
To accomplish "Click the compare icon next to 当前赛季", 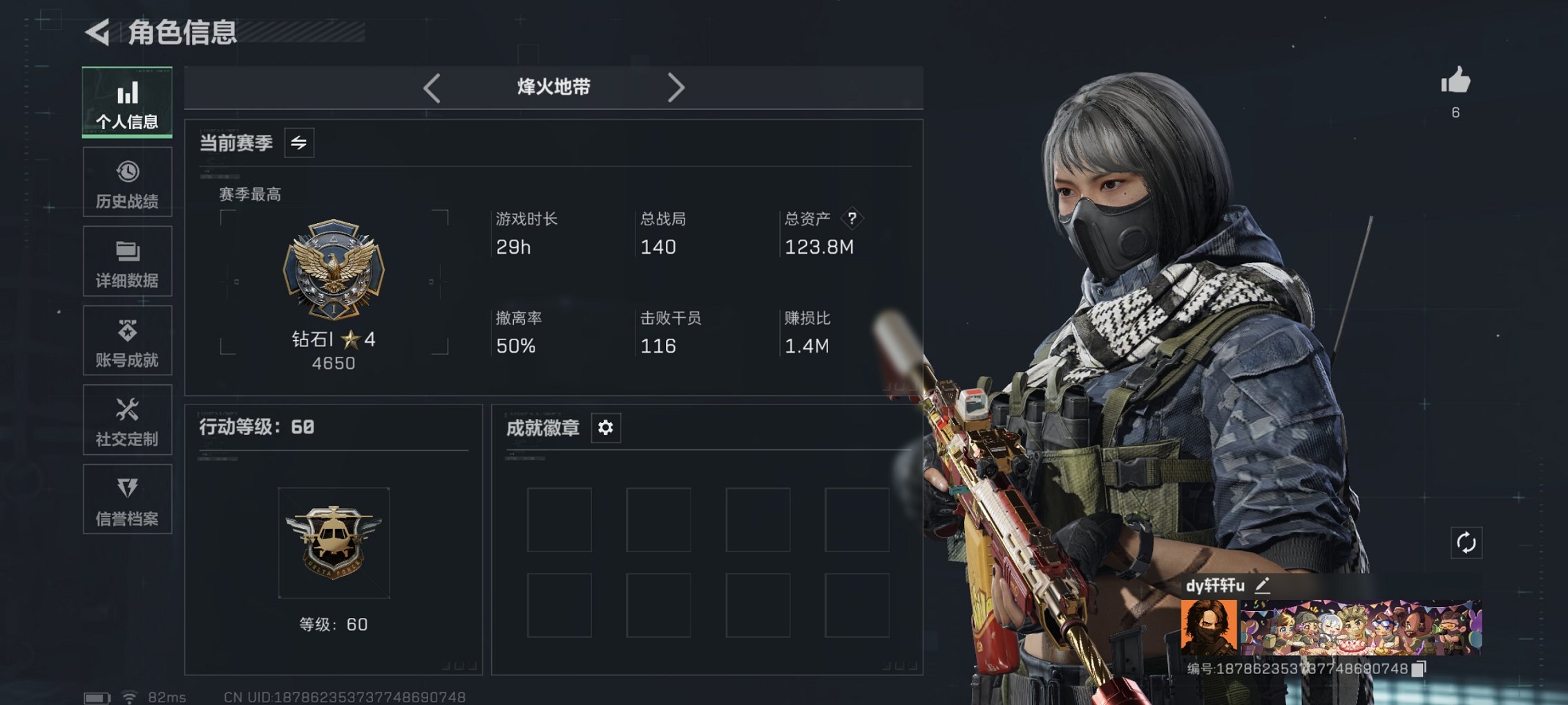I will pos(300,142).
